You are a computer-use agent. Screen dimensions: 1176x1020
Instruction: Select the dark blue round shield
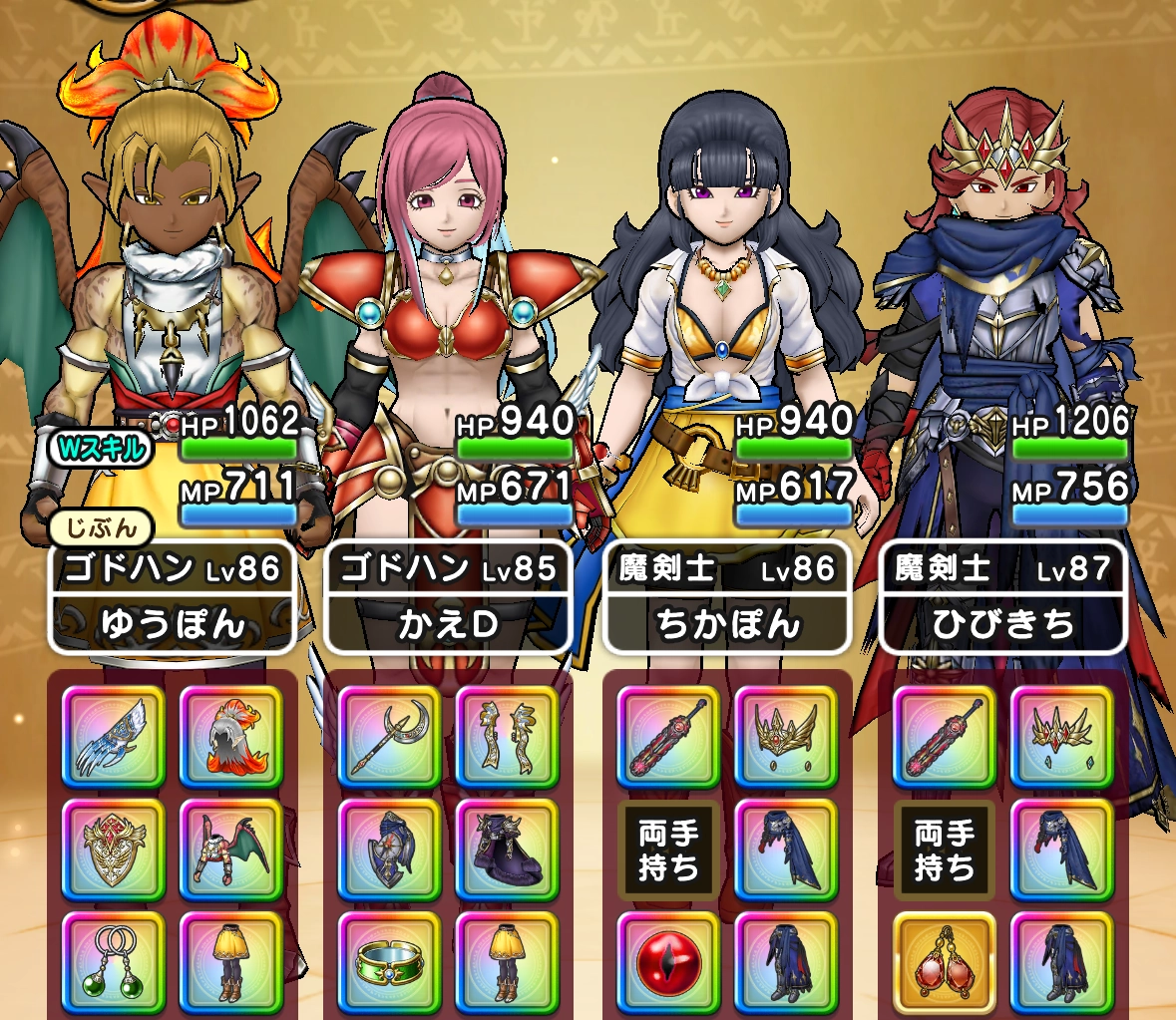click(x=390, y=850)
